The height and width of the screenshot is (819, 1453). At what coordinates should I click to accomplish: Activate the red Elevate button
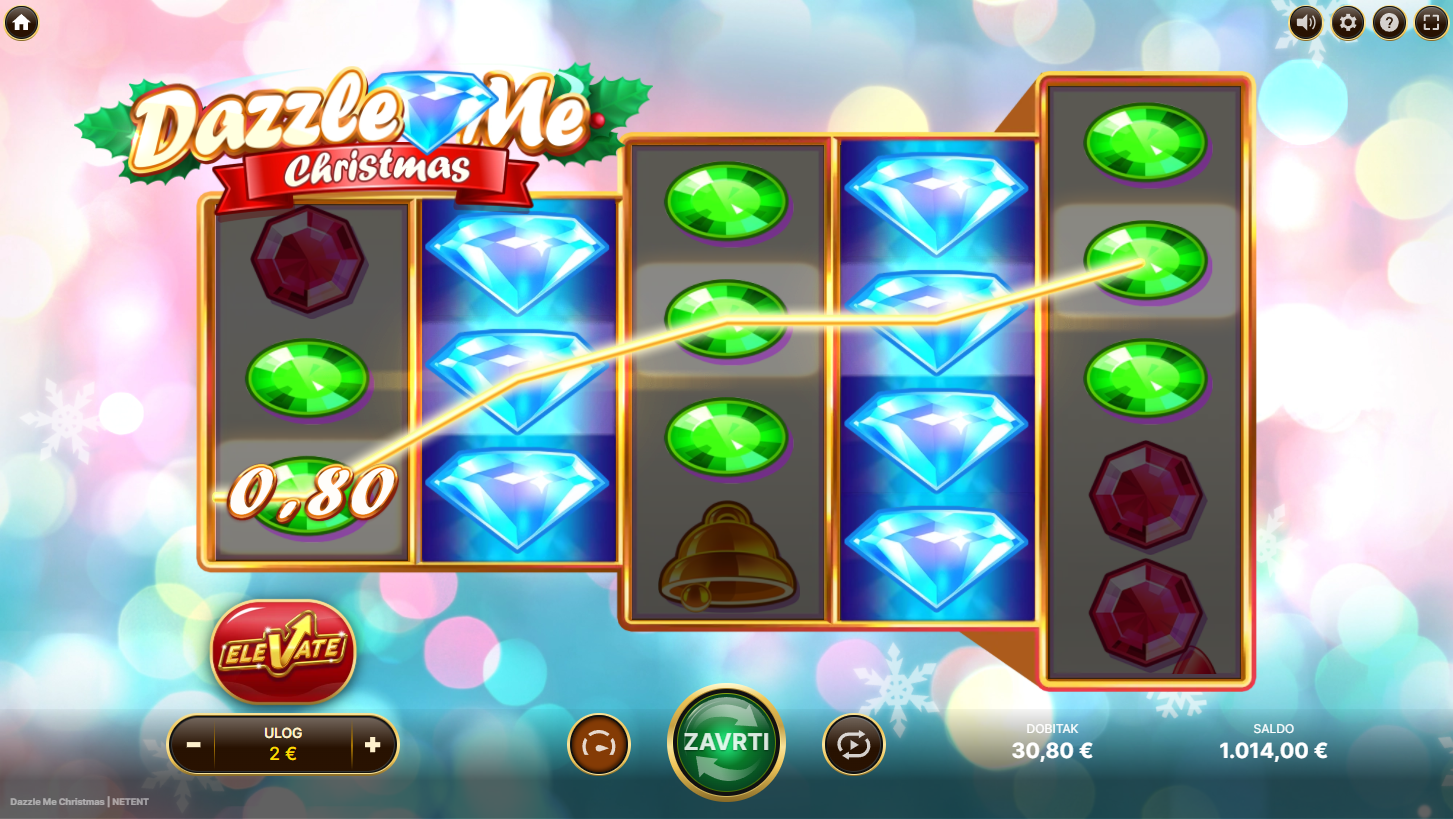(x=283, y=651)
